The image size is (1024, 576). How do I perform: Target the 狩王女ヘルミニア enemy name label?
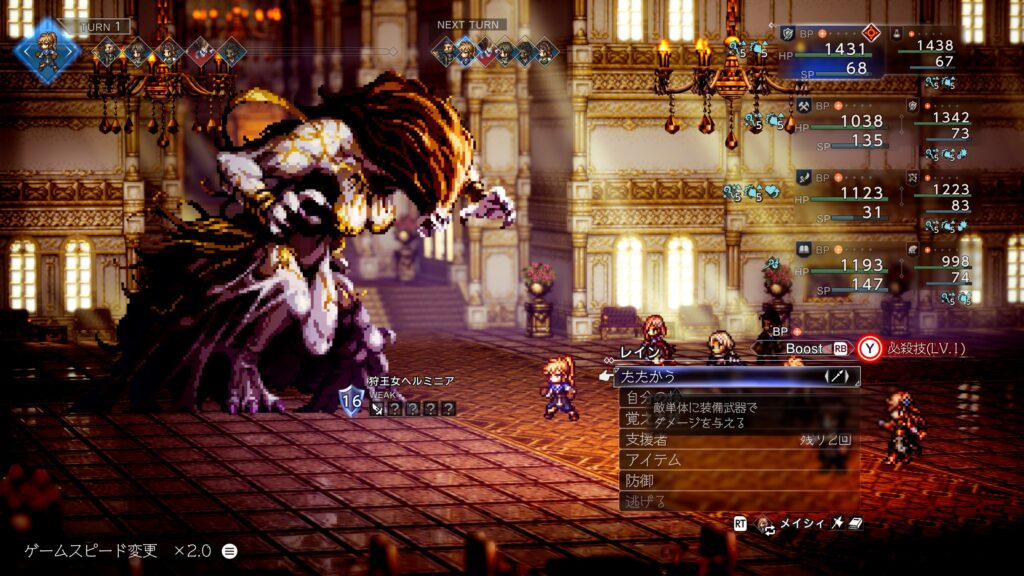pos(410,381)
